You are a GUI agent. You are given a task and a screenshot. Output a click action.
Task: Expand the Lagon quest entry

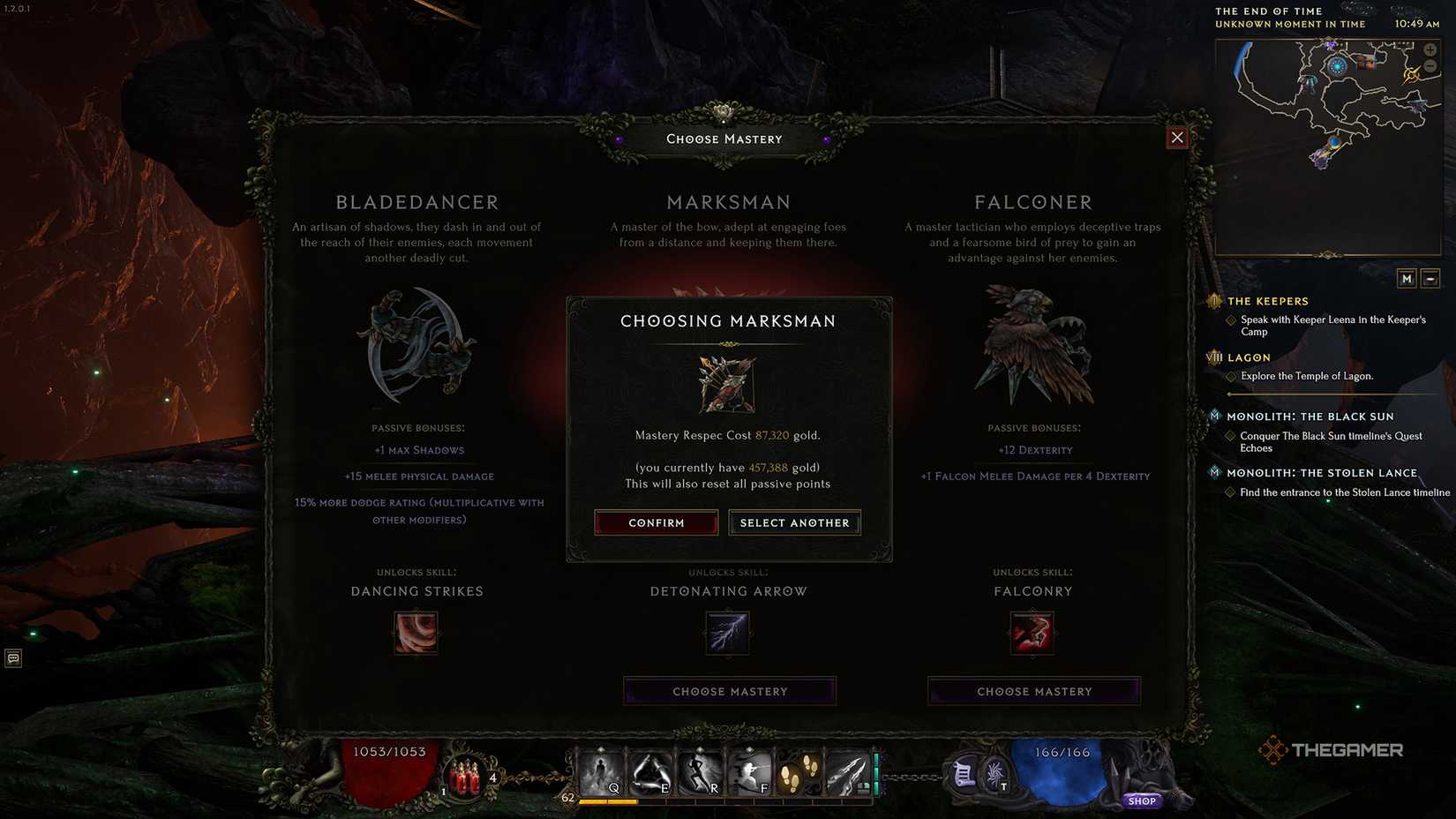[x=1248, y=357]
